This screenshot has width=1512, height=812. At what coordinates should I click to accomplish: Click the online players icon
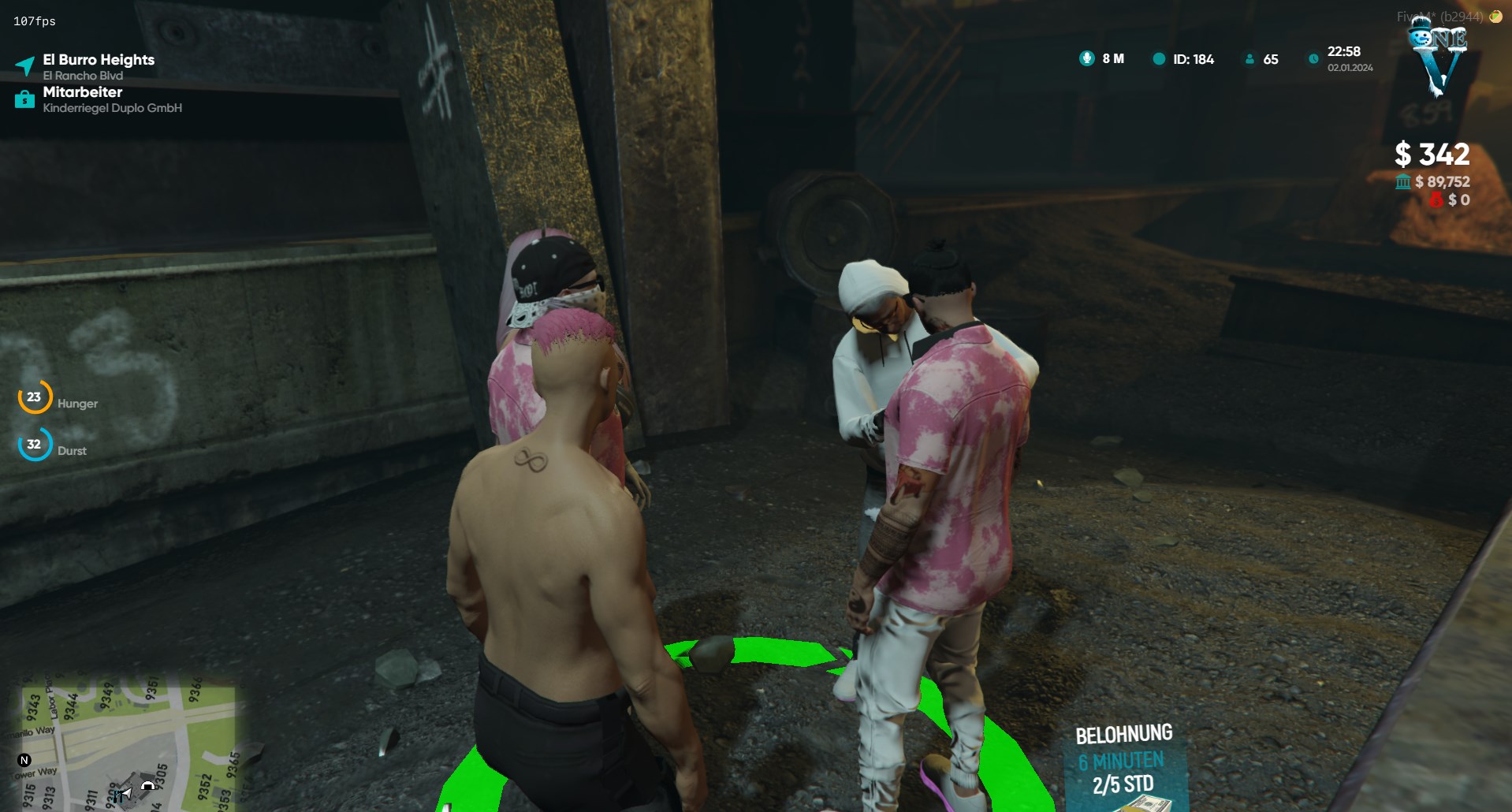tap(1249, 59)
